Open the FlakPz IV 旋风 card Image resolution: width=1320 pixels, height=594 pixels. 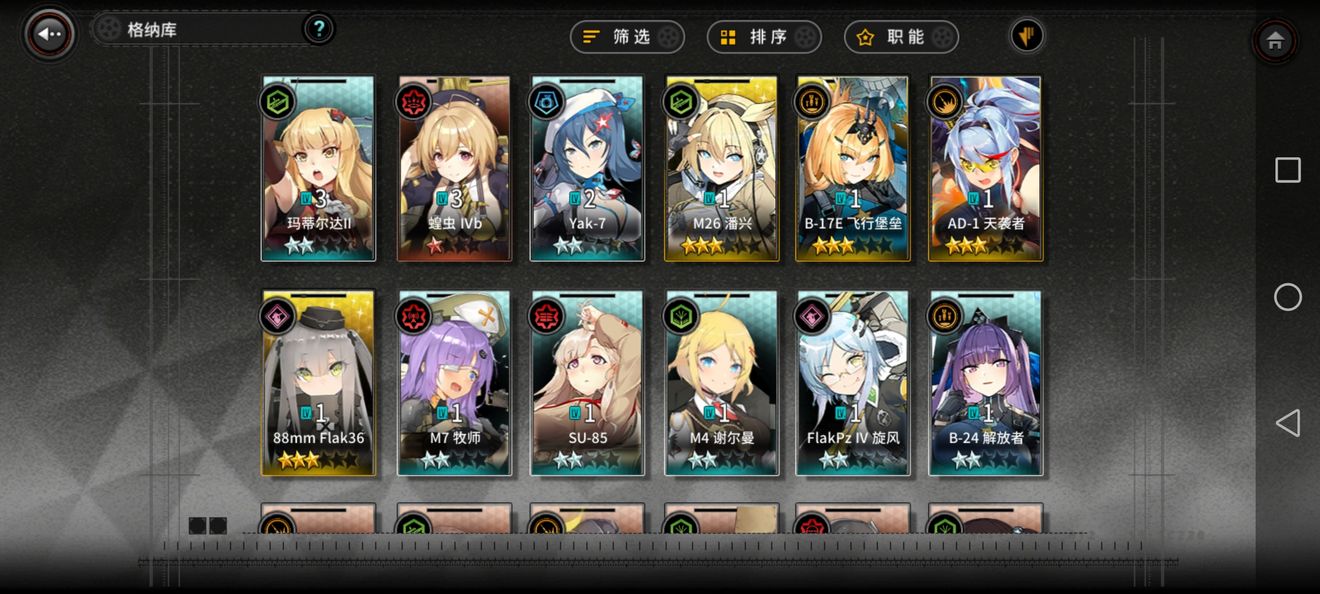(x=853, y=383)
